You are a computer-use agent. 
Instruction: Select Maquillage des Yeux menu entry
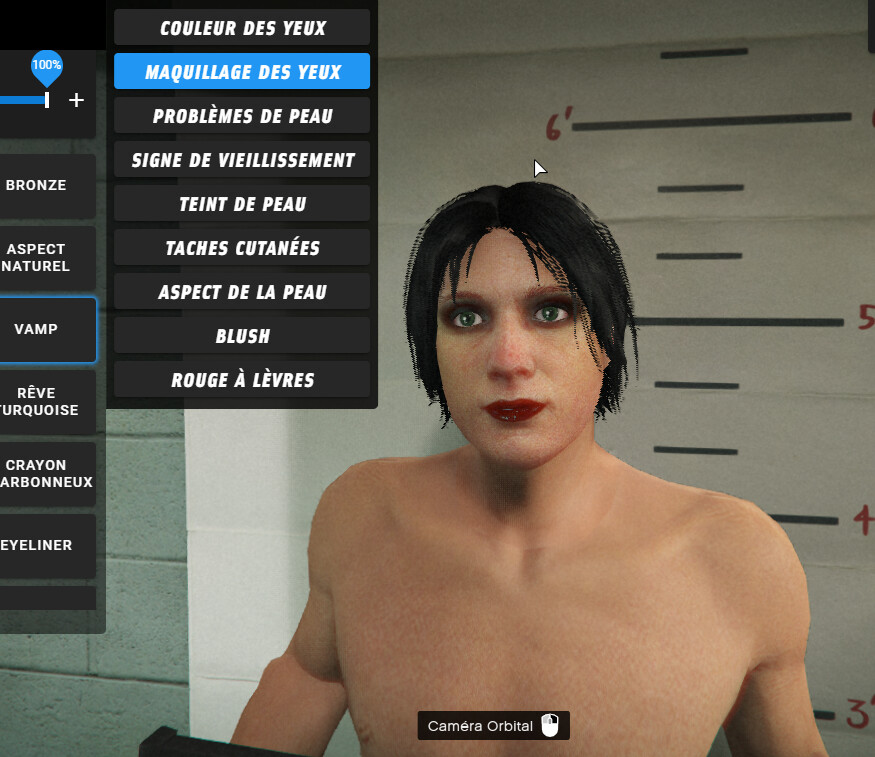tap(242, 72)
